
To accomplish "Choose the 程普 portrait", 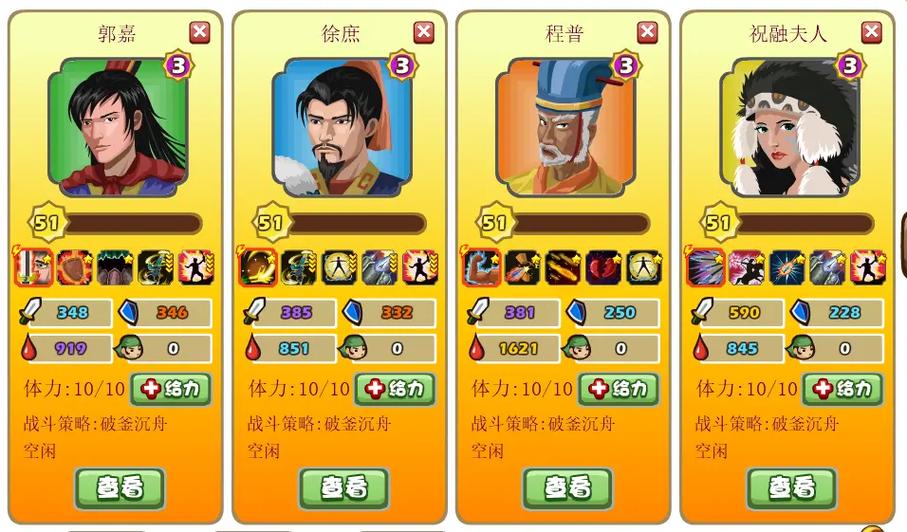I will pos(565,127).
